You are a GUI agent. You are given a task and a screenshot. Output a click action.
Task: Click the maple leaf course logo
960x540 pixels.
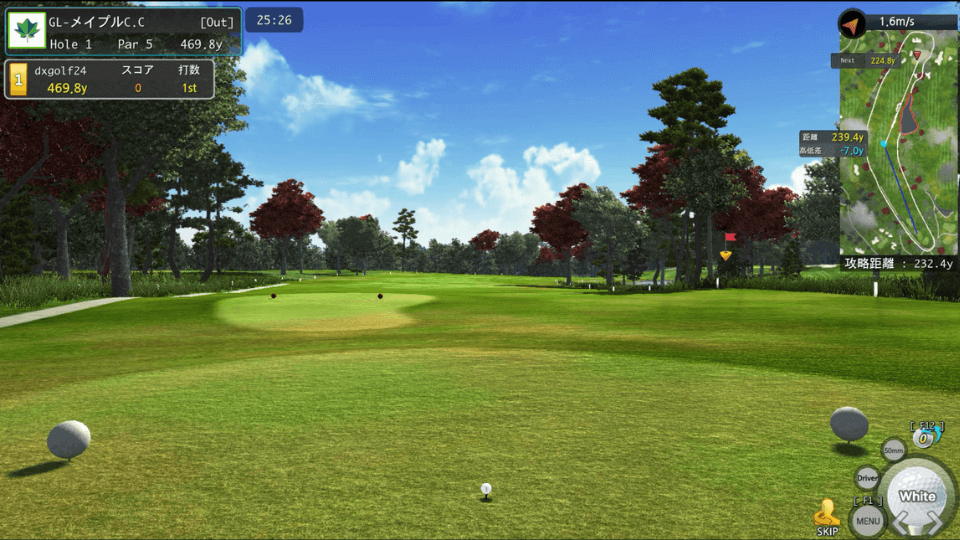click(x=26, y=31)
